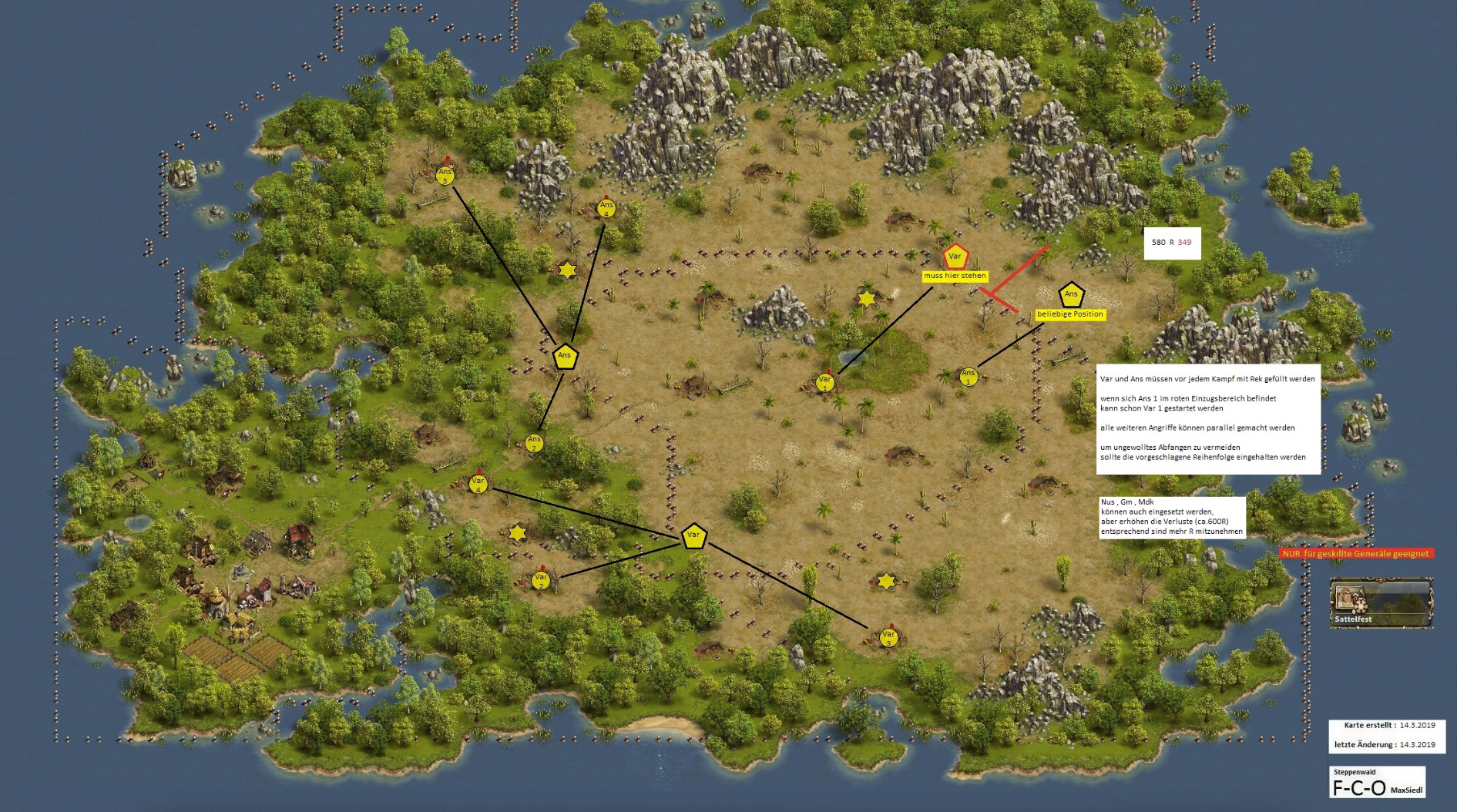Choose the Ans 1 circle marker
The height and width of the screenshot is (812, 1457).
coord(969,377)
